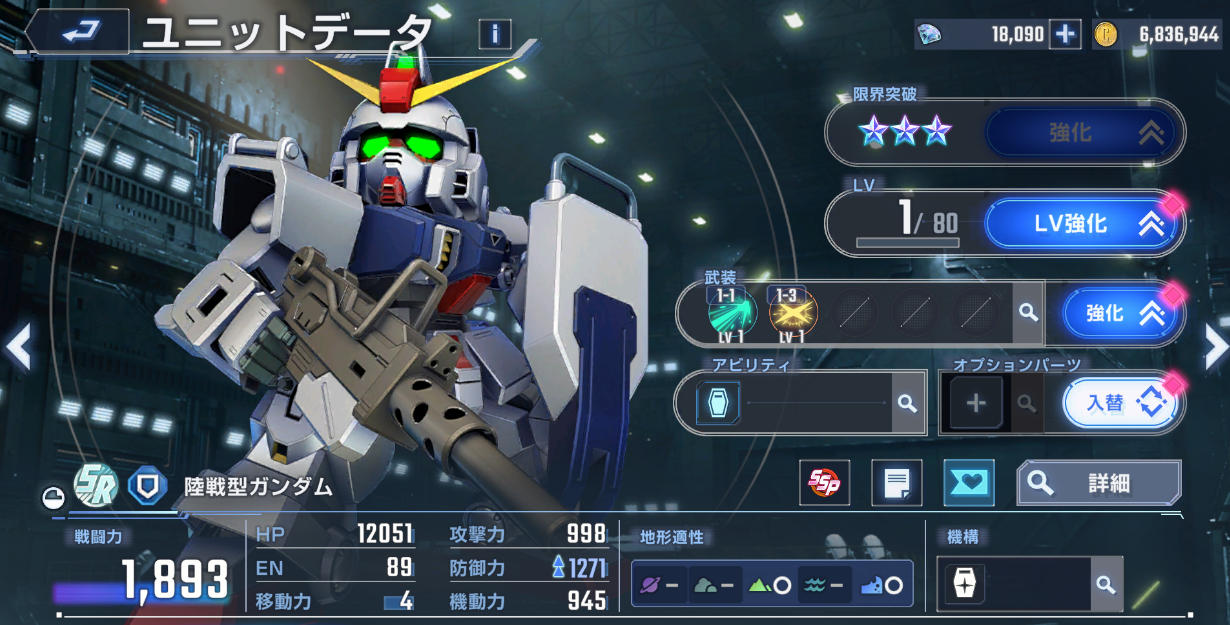Tap the blue 強化 weapon upgrade button
The image size is (1230, 625).
(x=1121, y=314)
